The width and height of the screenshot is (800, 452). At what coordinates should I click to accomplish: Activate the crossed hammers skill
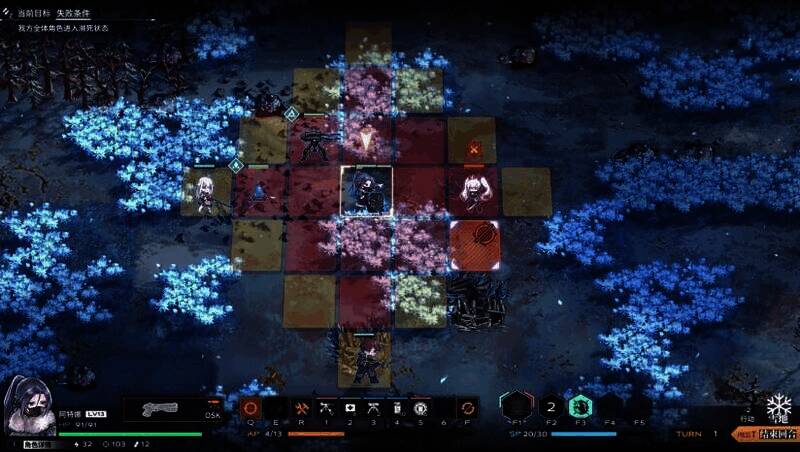(301, 408)
